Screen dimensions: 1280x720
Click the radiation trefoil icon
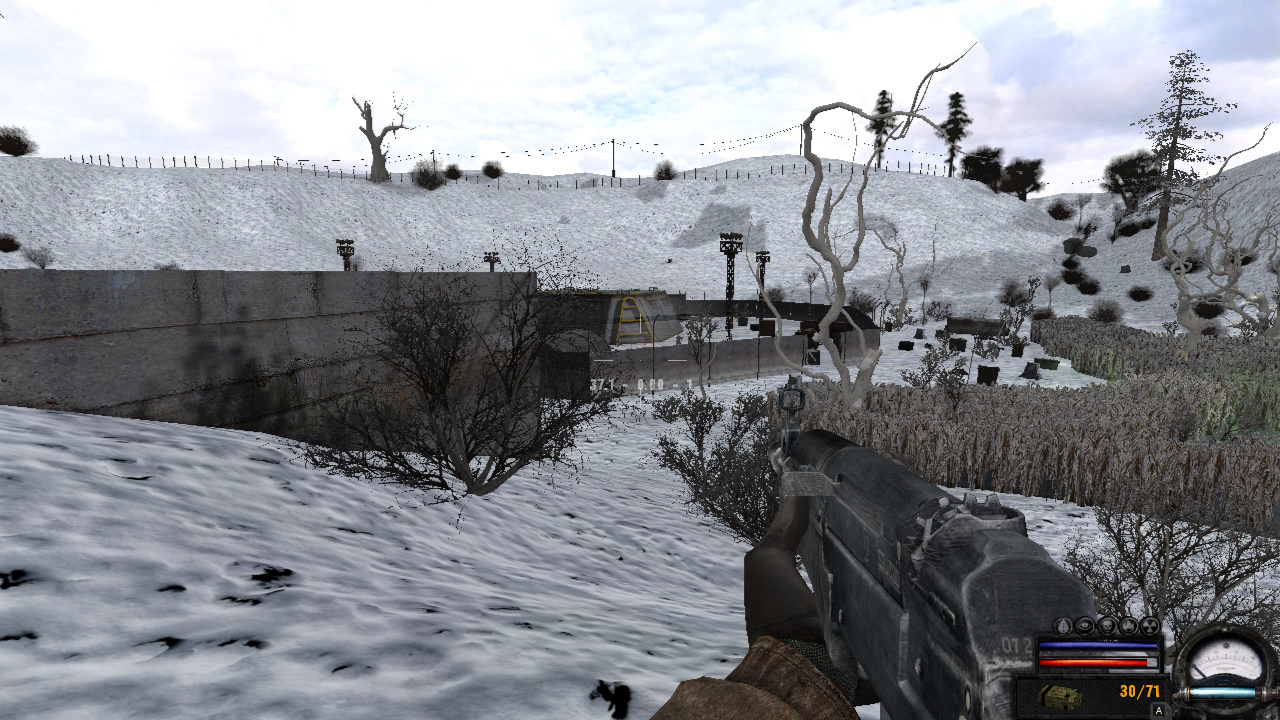pyautogui.click(x=1150, y=626)
